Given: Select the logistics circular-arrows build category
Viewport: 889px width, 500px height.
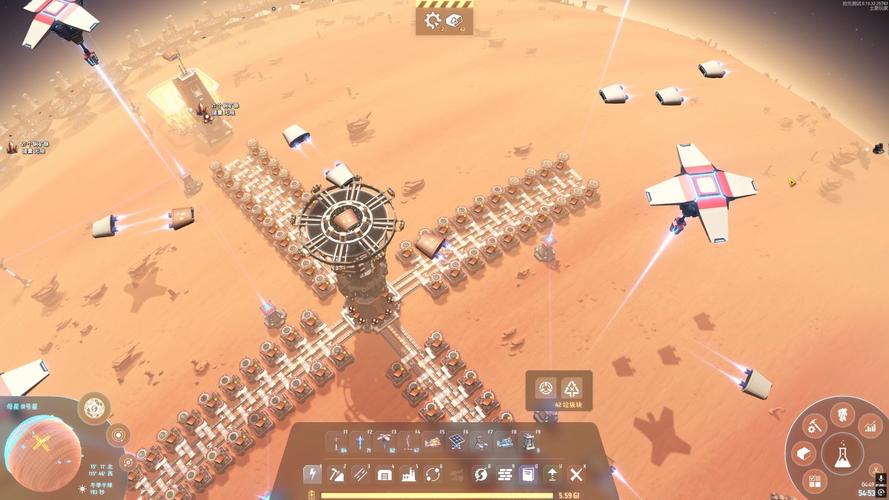Looking at the screenshot, I should click(433, 473).
